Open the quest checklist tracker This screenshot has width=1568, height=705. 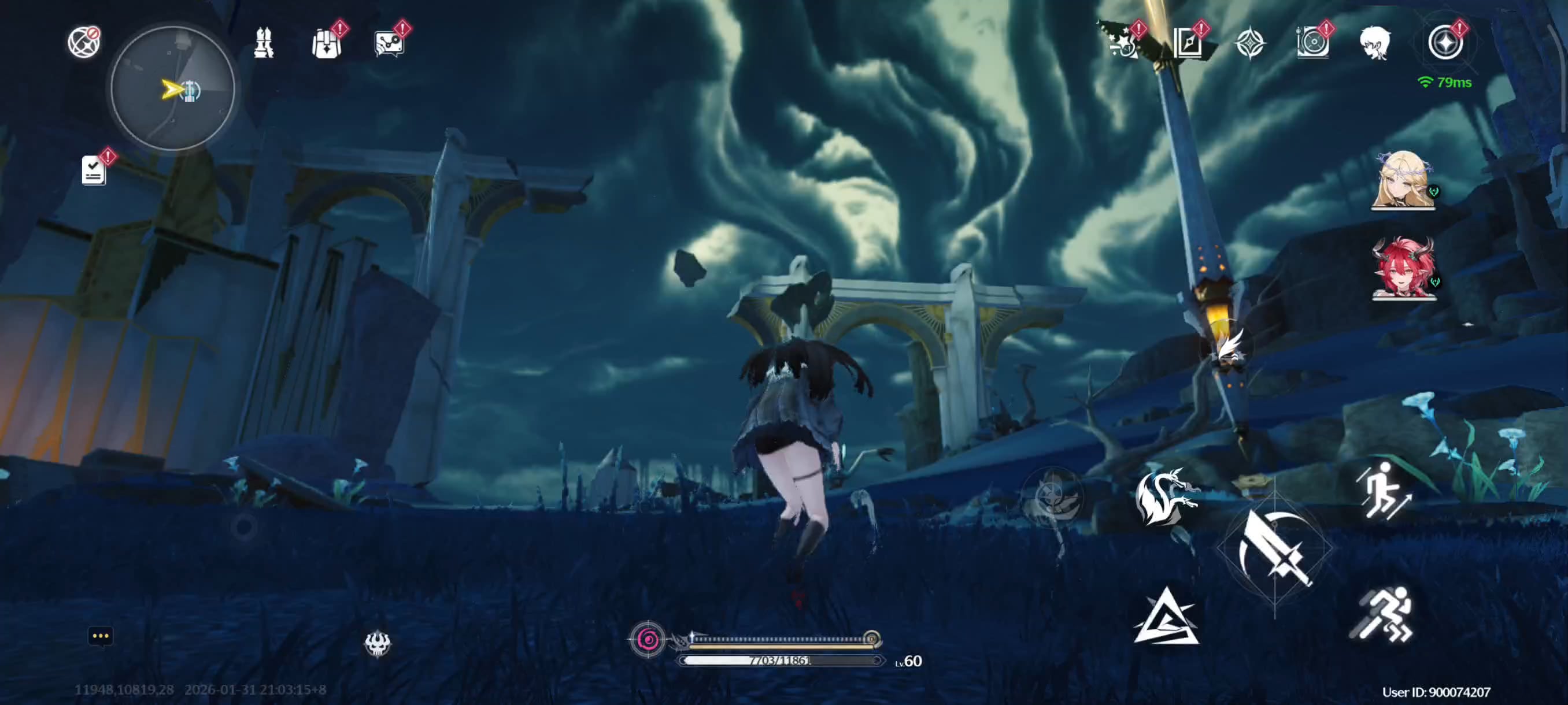(94, 170)
